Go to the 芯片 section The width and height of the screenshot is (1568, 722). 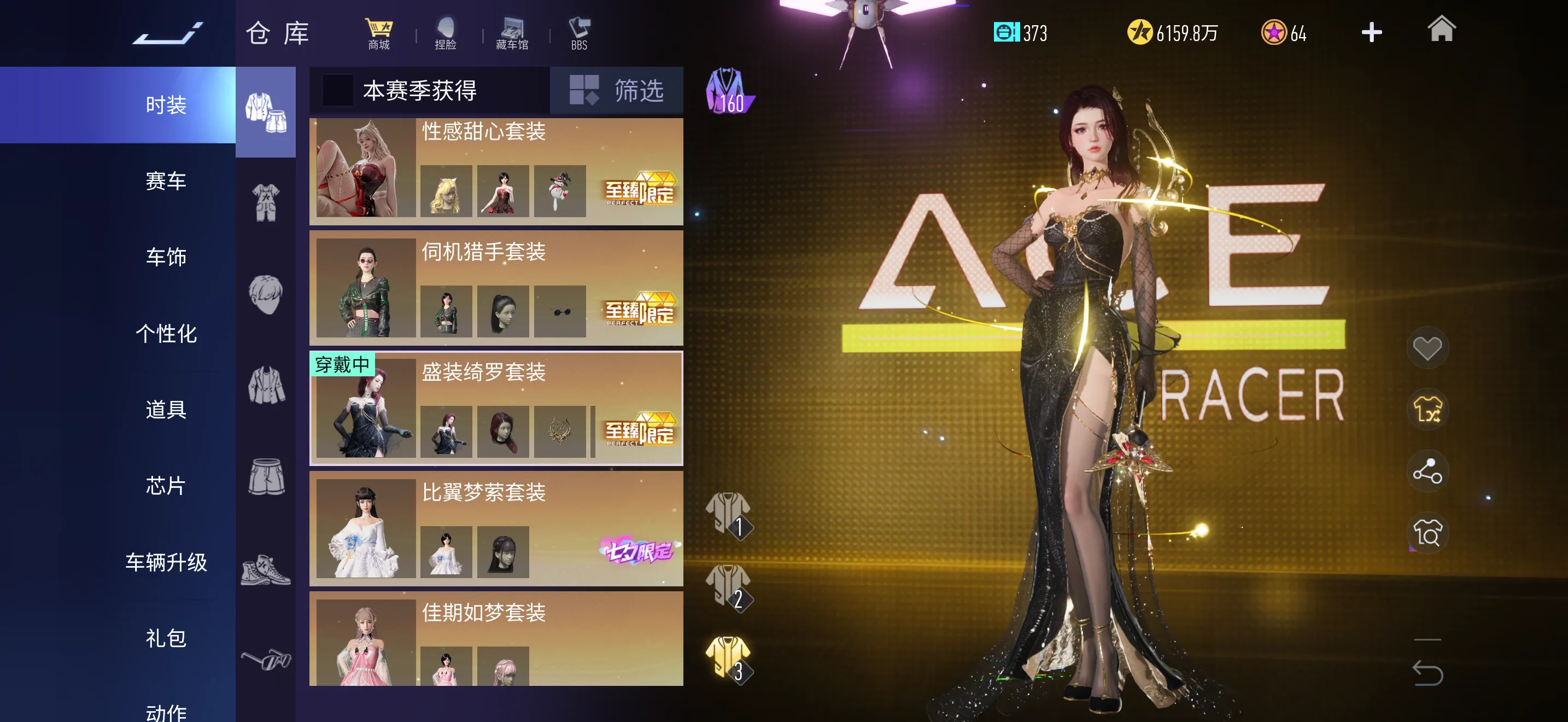pyautogui.click(x=166, y=485)
